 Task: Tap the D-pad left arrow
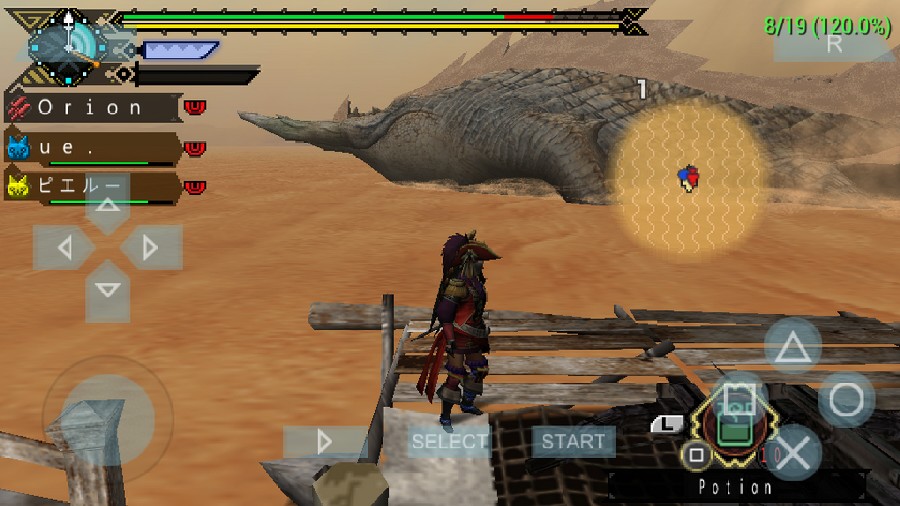[x=65, y=247]
